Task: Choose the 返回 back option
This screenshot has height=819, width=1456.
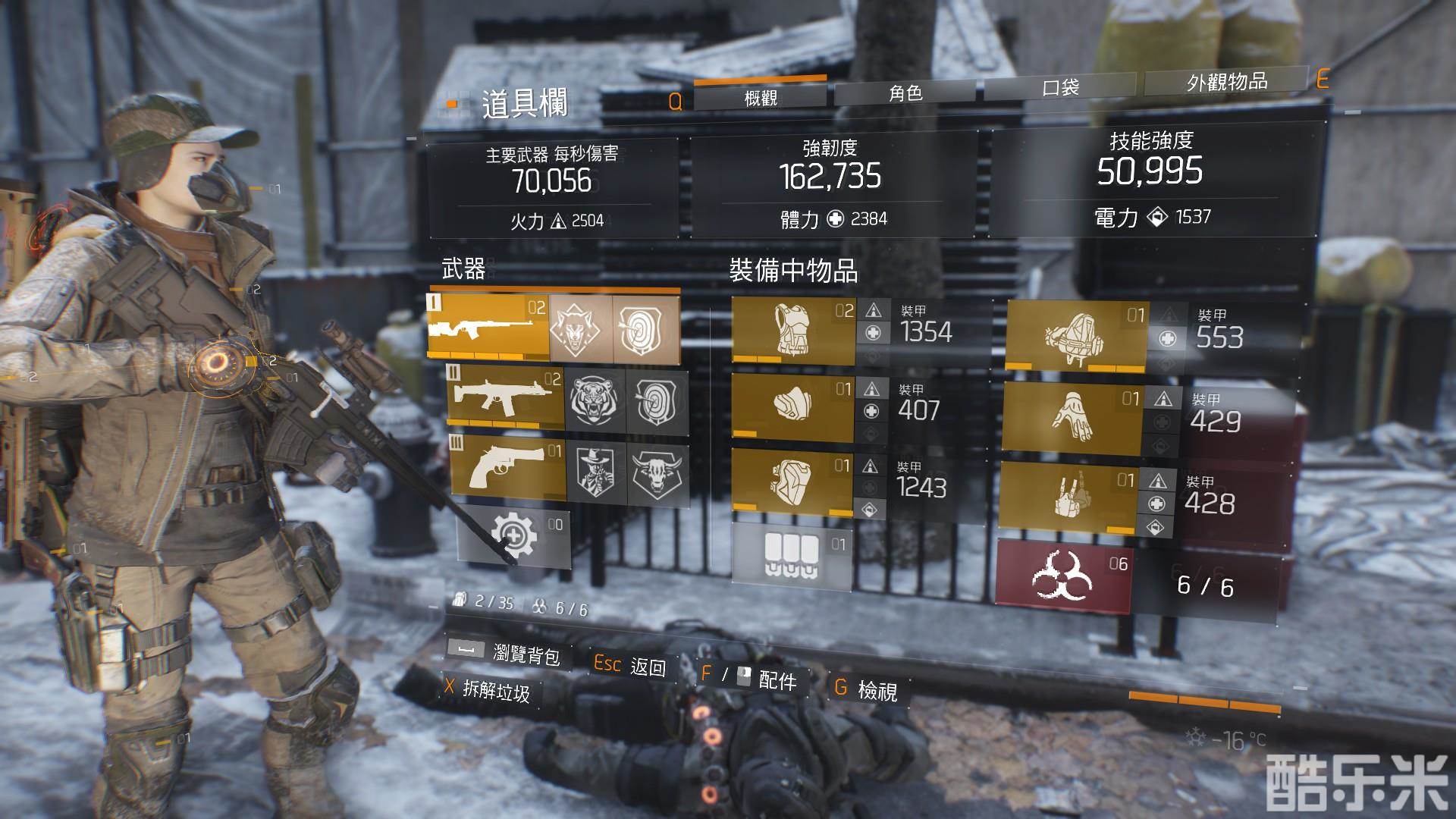Action: 648,667
